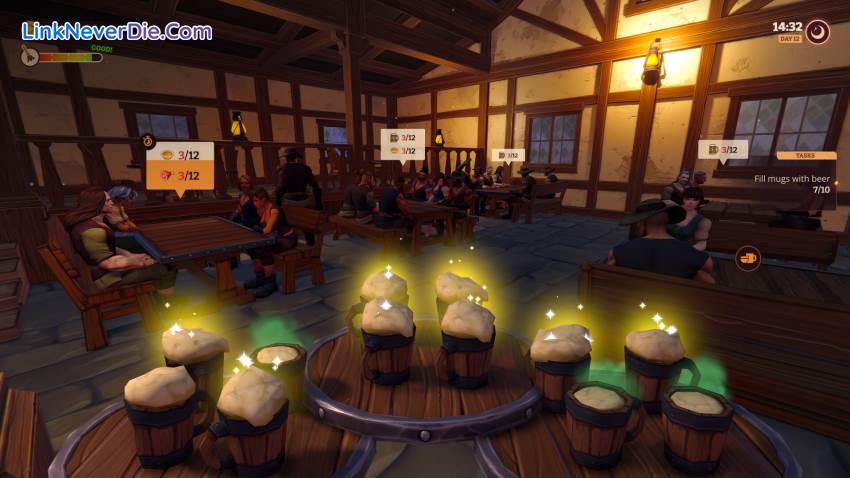
Task: Click the broom cleanliness icon
Action: point(29,57)
